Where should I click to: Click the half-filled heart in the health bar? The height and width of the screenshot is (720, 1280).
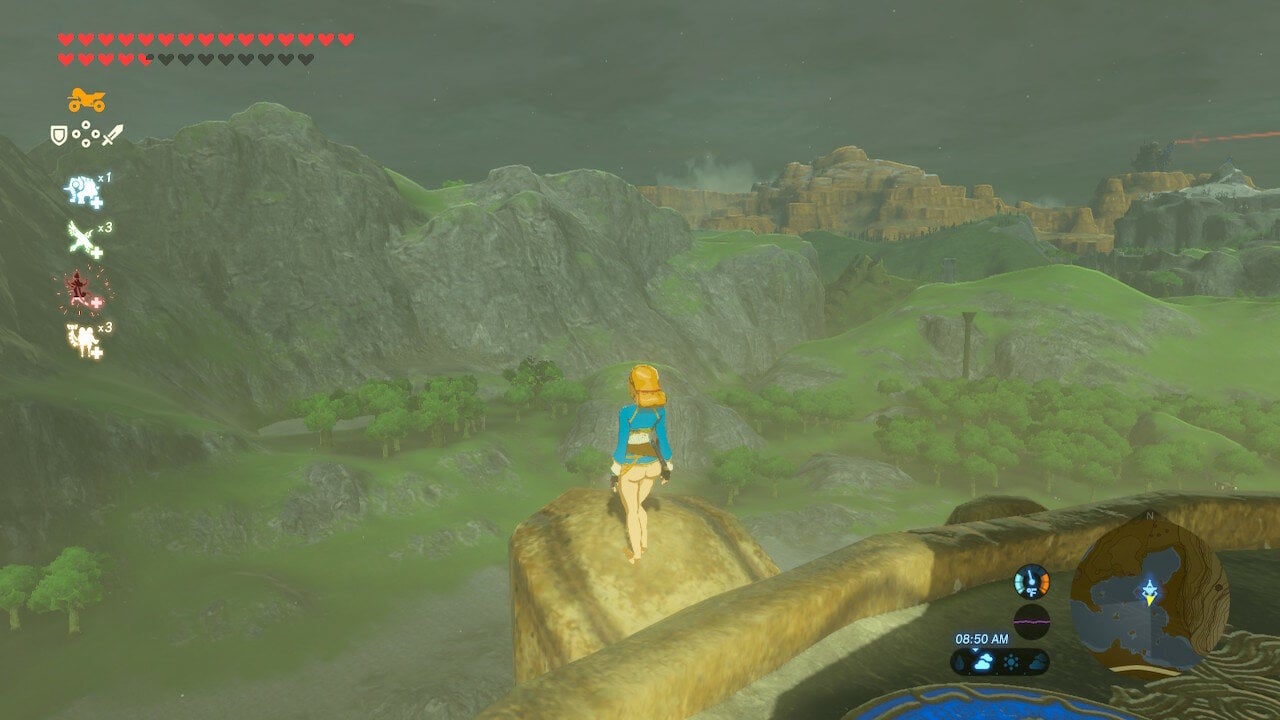tap(143, 57)
